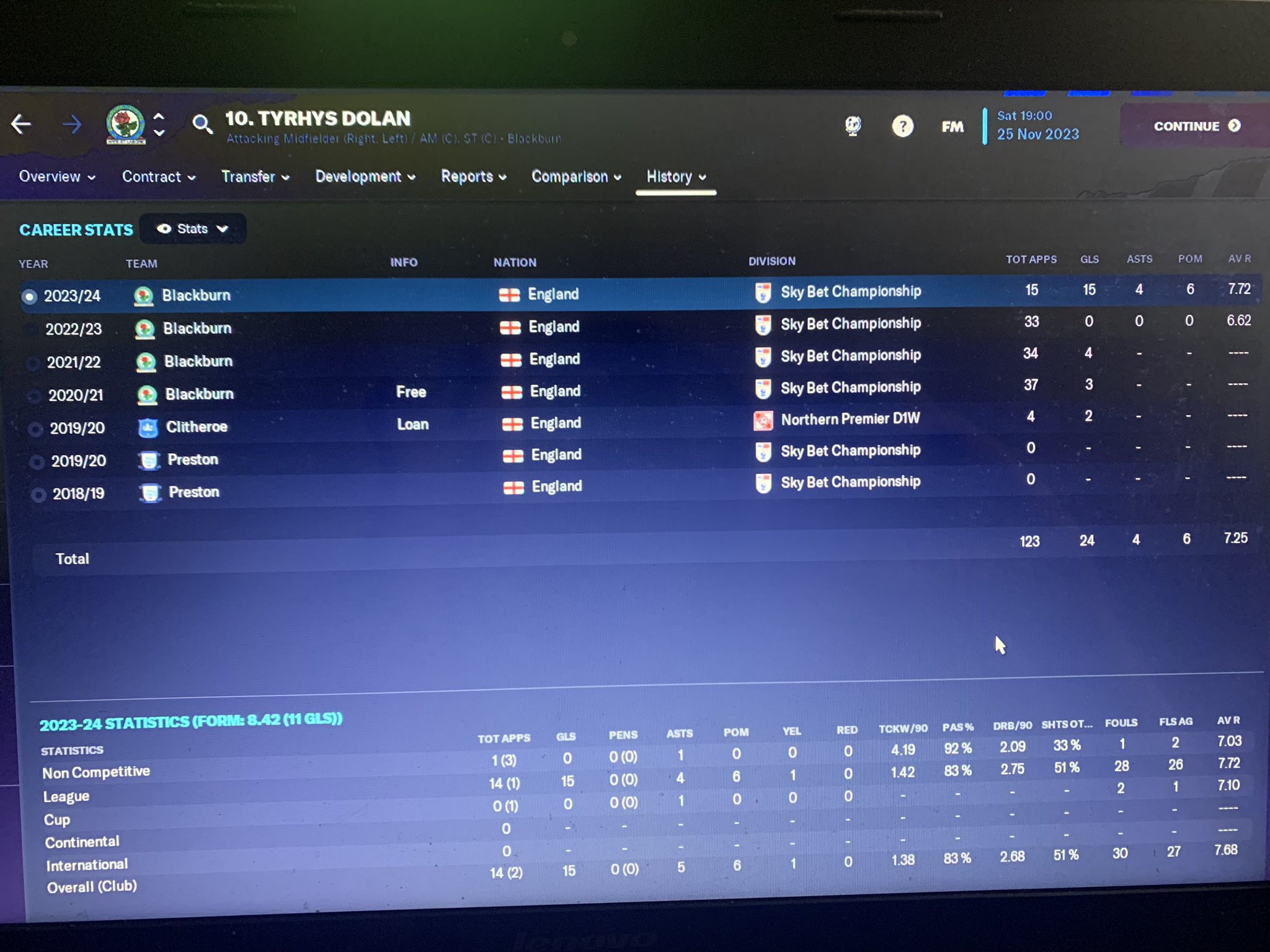Open the Stats view dropdown

(x=193, y=229)
